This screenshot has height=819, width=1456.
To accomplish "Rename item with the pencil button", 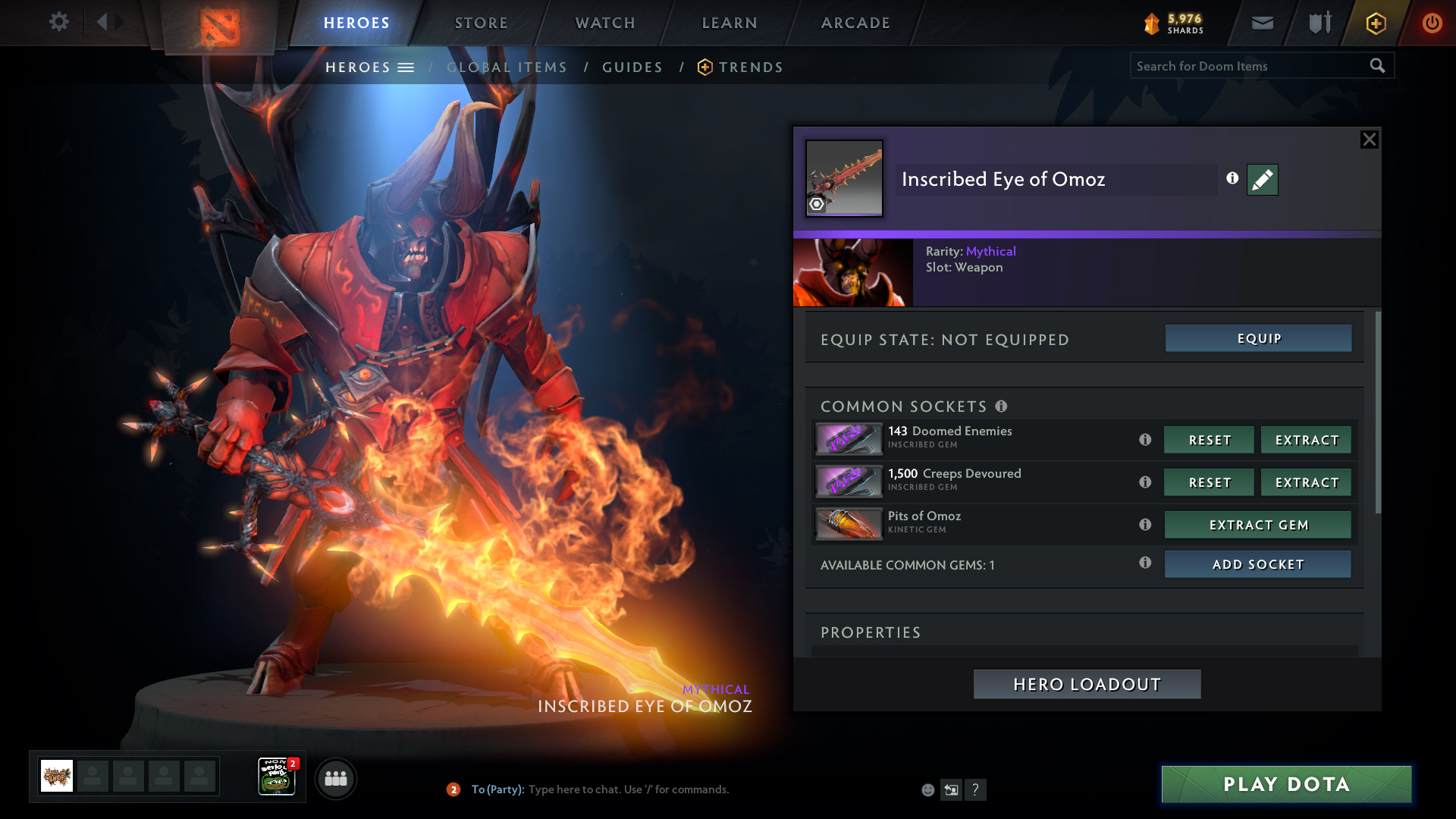I will tap(1262, 180).
